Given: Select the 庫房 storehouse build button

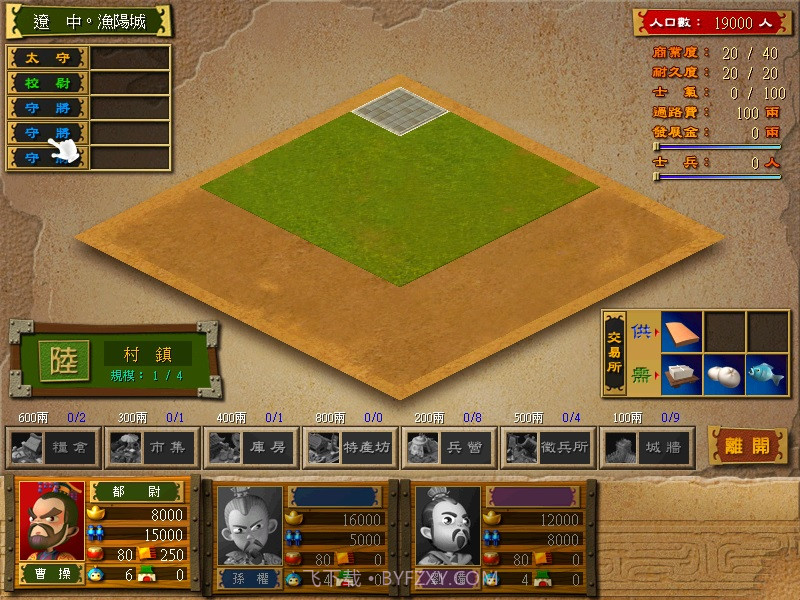Looking at the screenshot, I should coord(251,447).
